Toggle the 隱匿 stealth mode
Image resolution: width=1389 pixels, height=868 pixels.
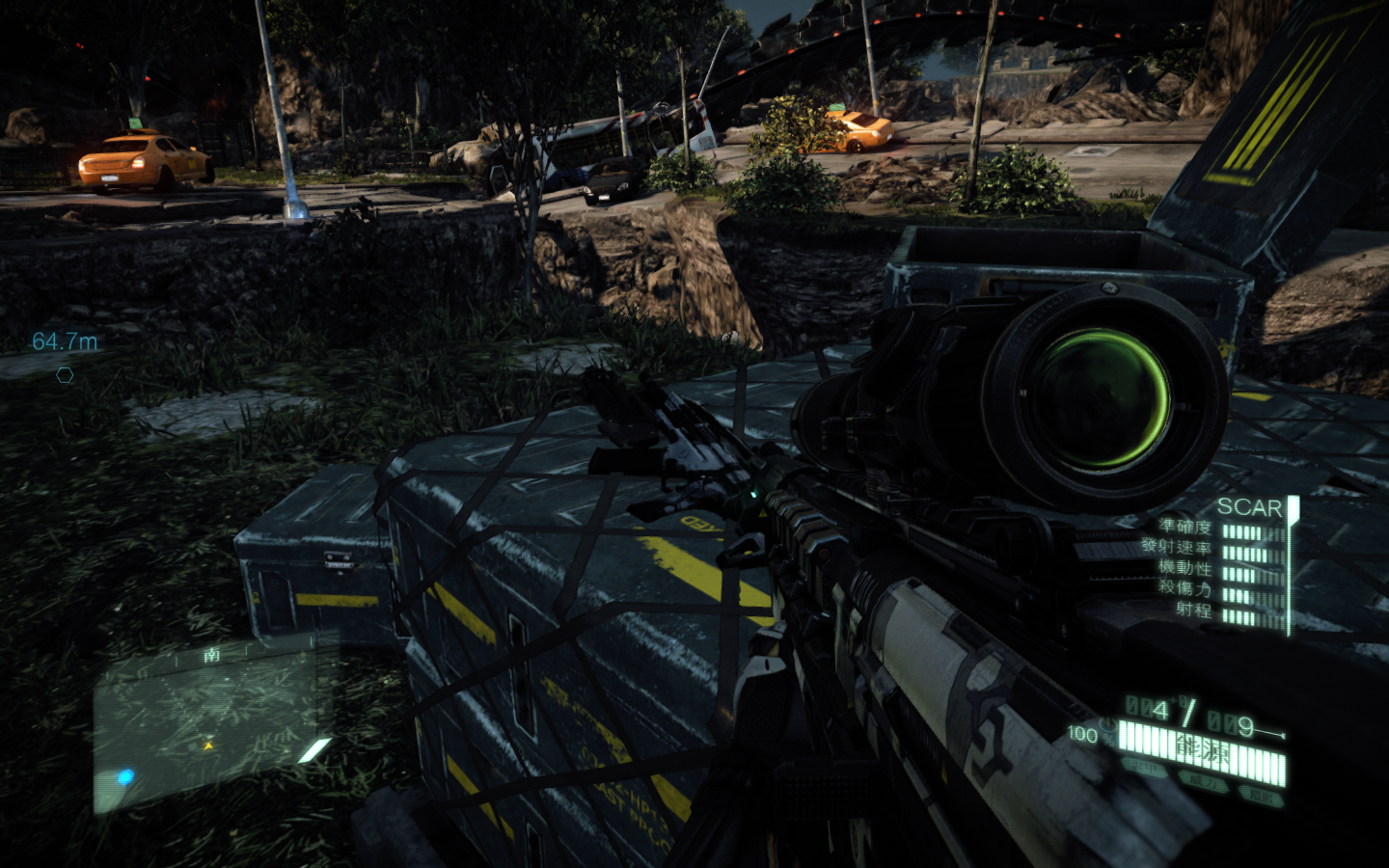(x=1260, y=793)
